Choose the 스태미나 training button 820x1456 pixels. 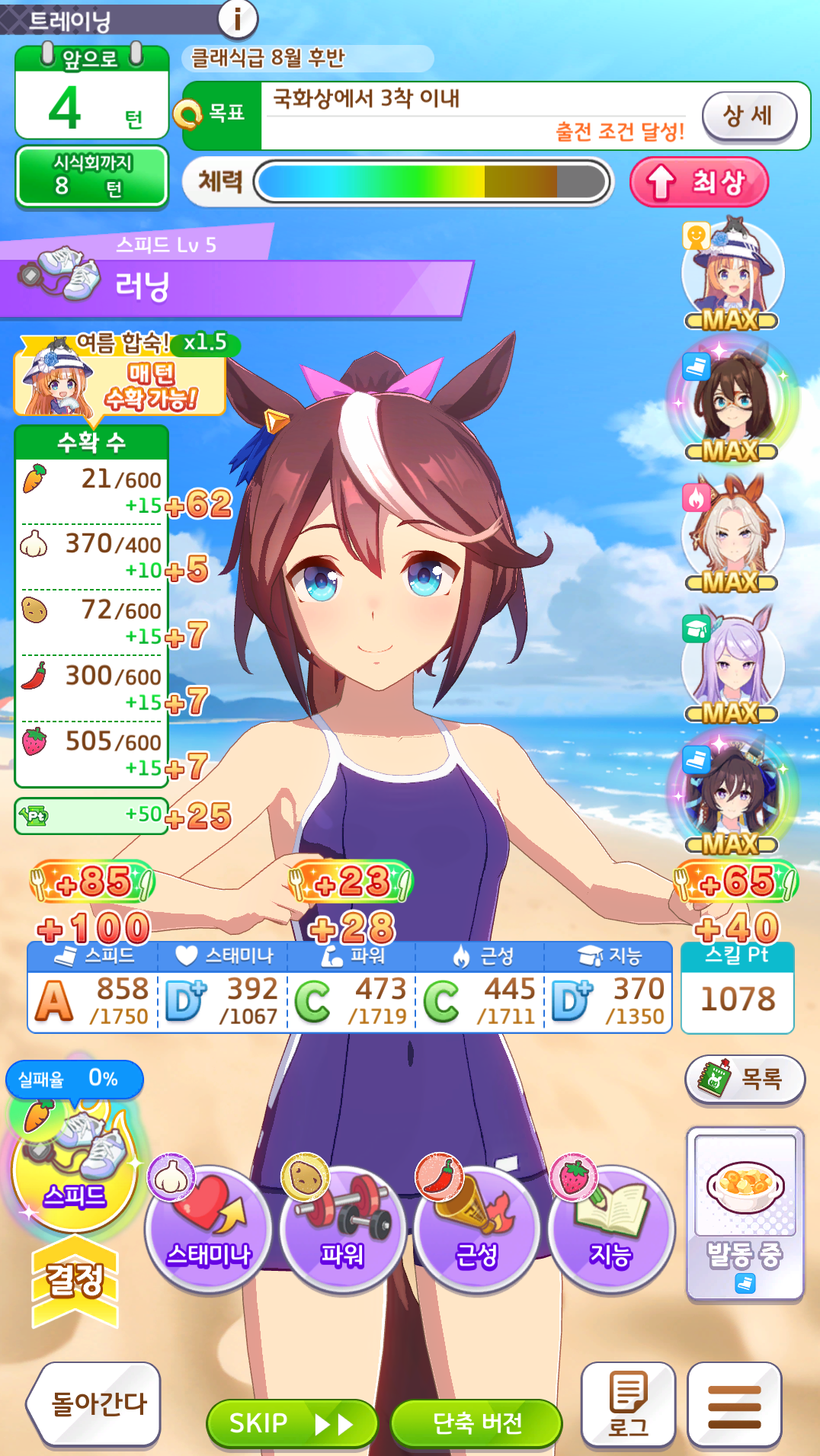coord(208,1228)
